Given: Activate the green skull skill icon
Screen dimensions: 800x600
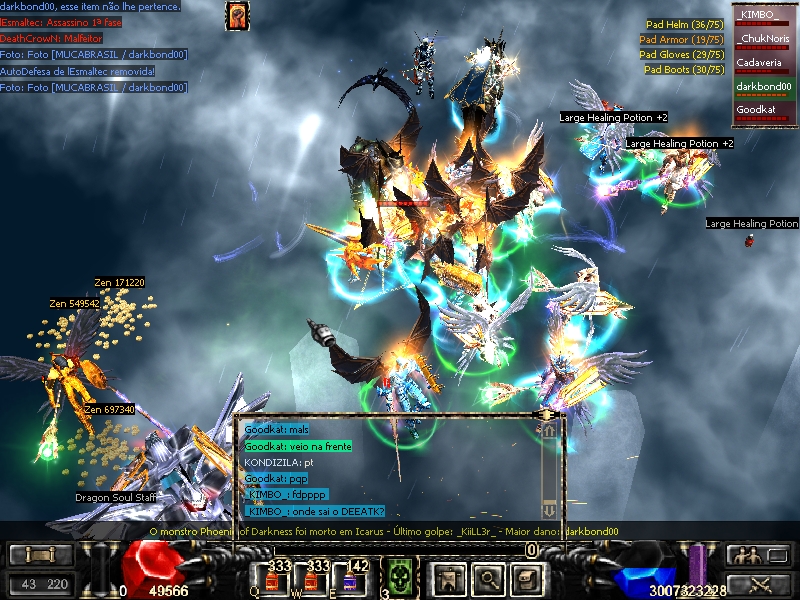Looking at the screenshot, I should [401, 578].
